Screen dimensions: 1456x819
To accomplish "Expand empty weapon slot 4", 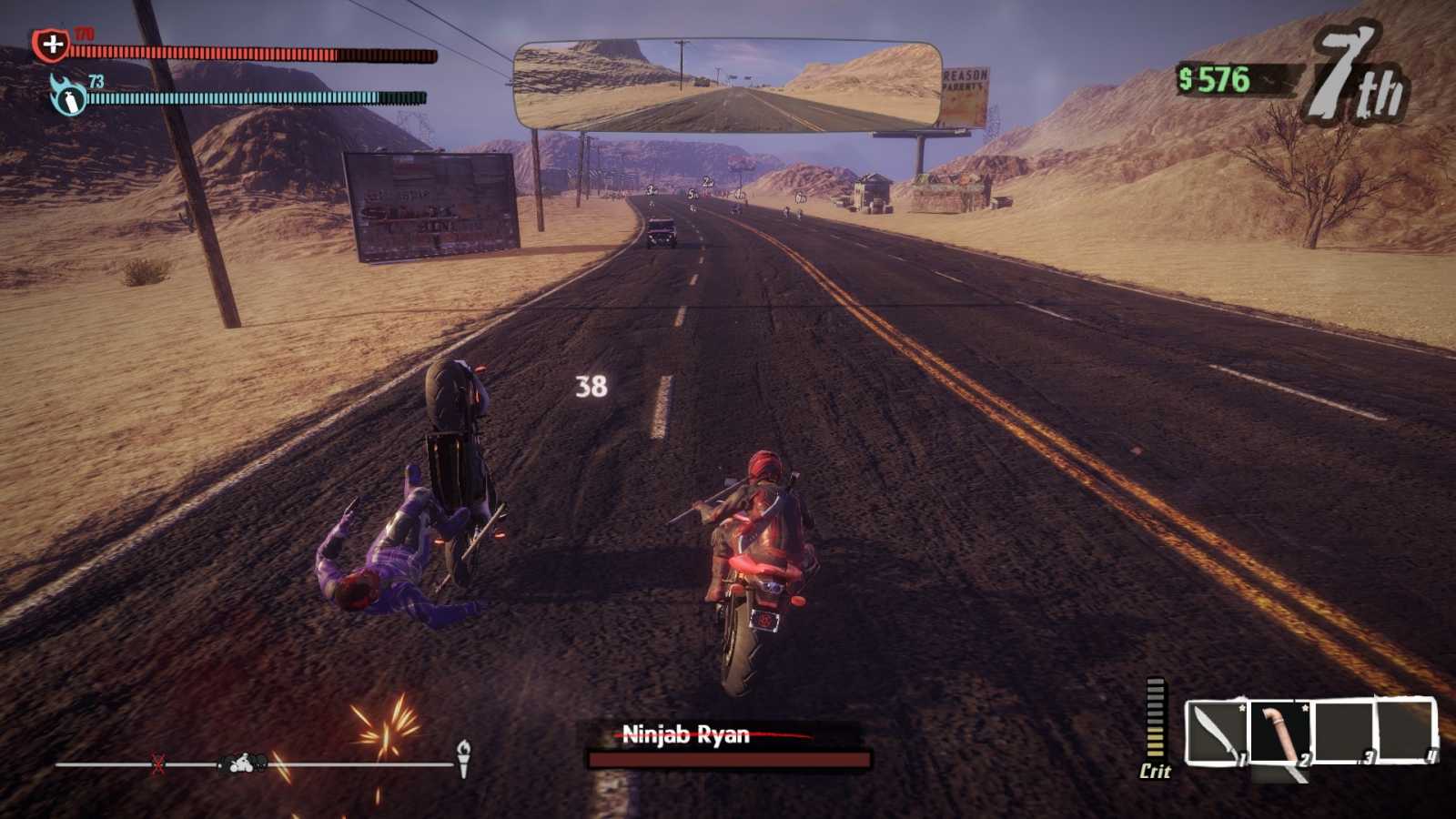I will [x=1405, y=728].
